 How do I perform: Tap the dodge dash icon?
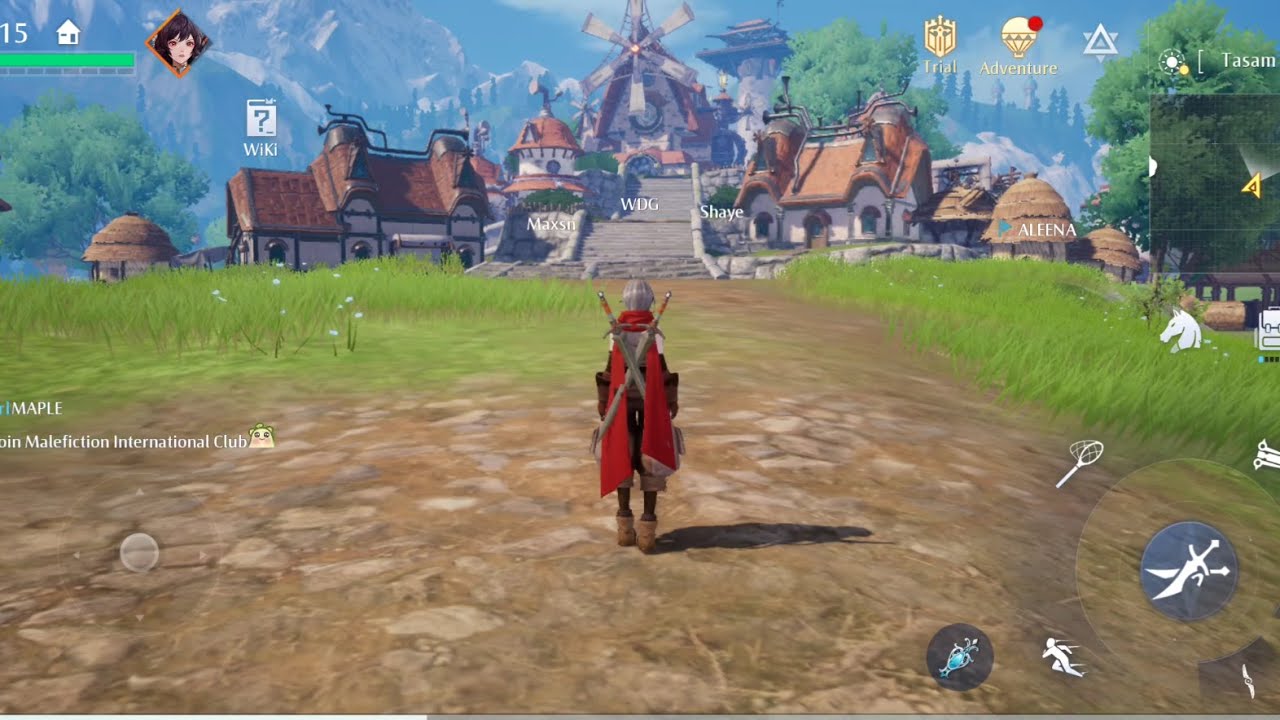coord(1062,657)
